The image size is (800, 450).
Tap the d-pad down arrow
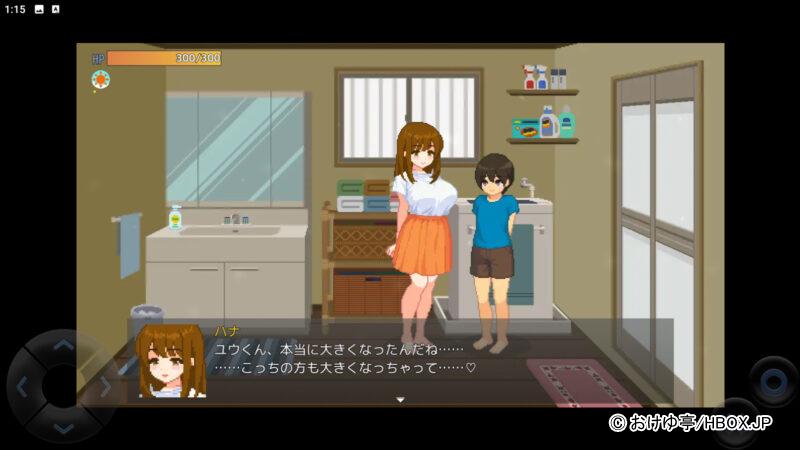click(x=62, y=428)
